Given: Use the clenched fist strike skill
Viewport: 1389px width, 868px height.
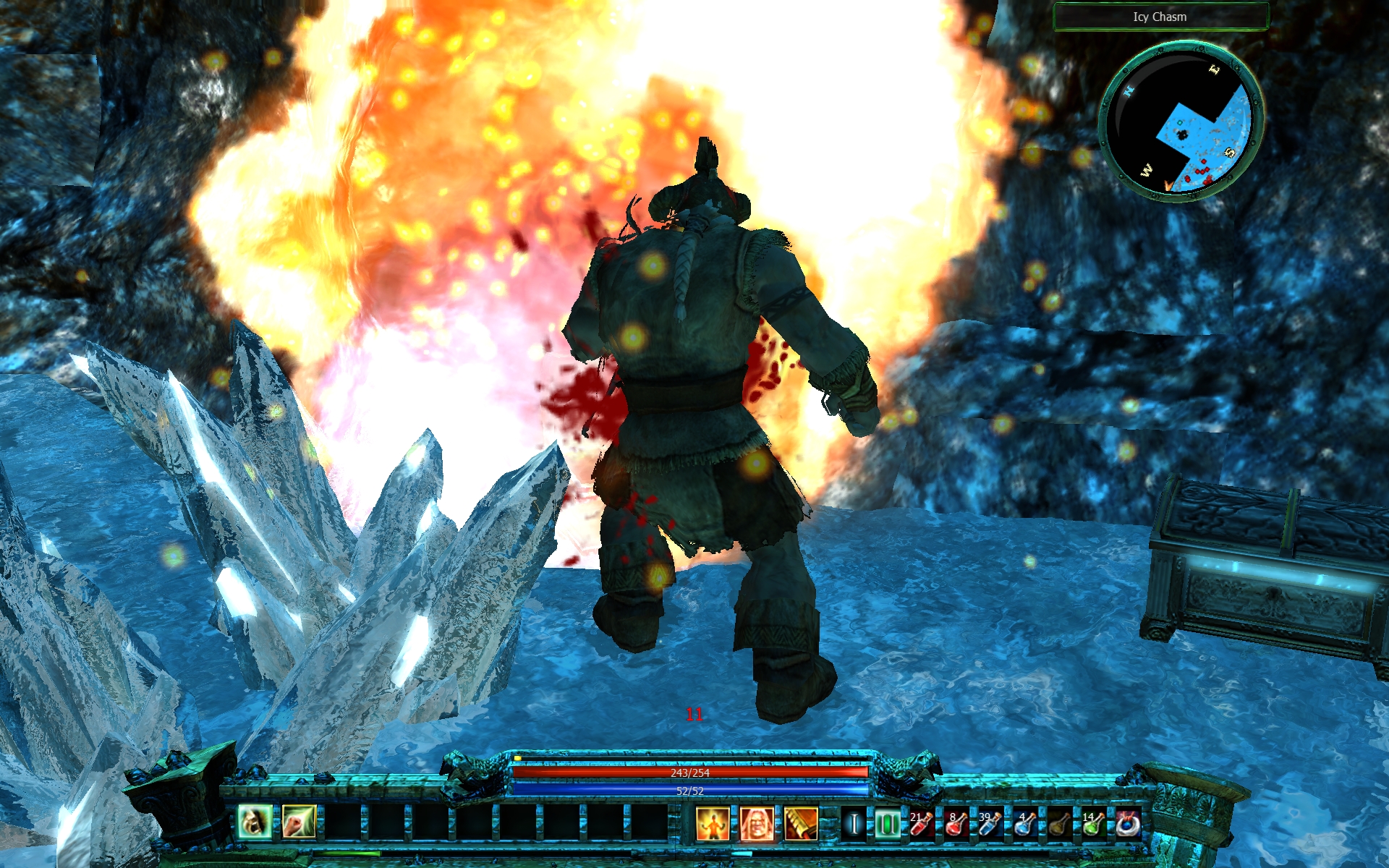Looking at the screenshot, I should [299, 822].
